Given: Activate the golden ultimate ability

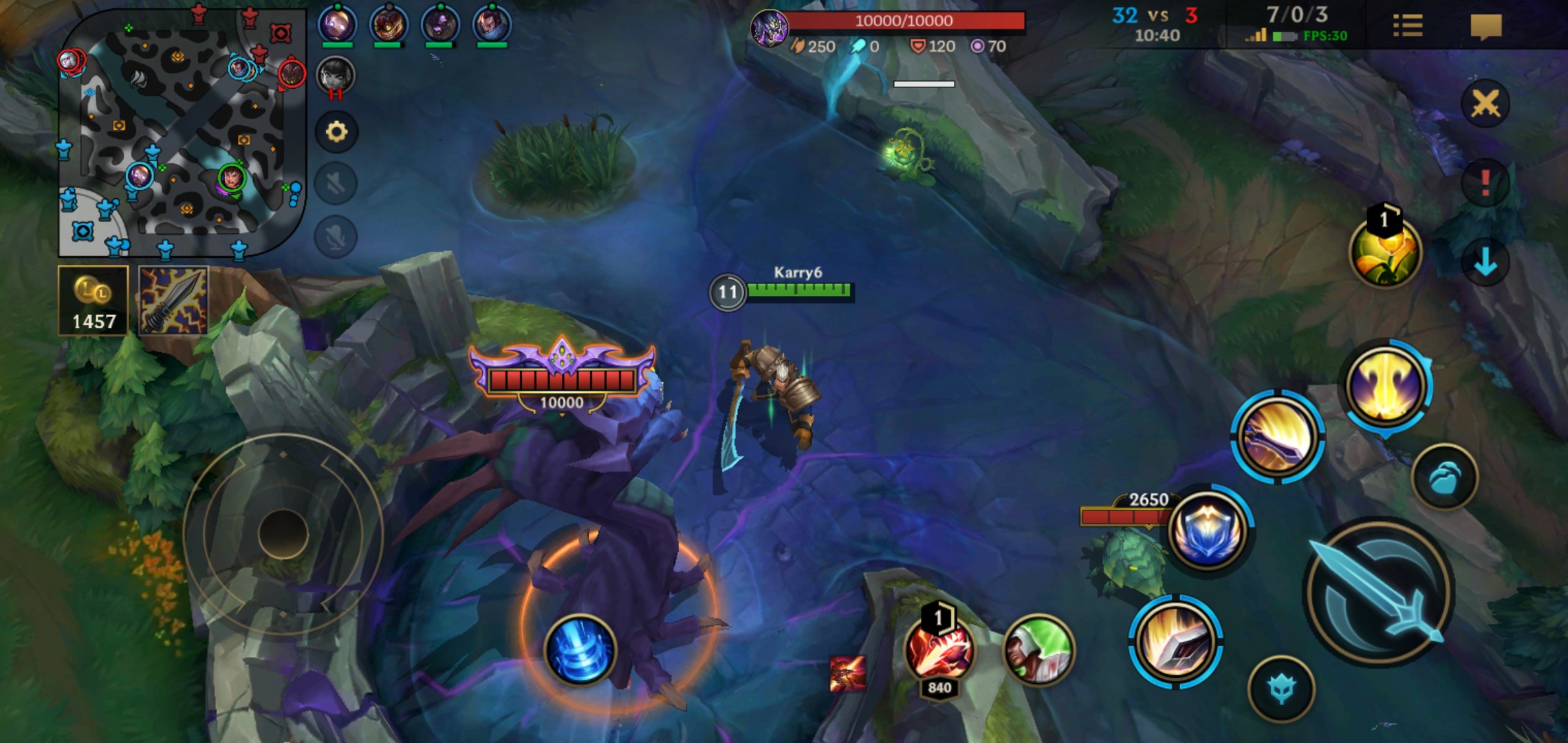Looking at the screenshot, I should coord(1386,385).
